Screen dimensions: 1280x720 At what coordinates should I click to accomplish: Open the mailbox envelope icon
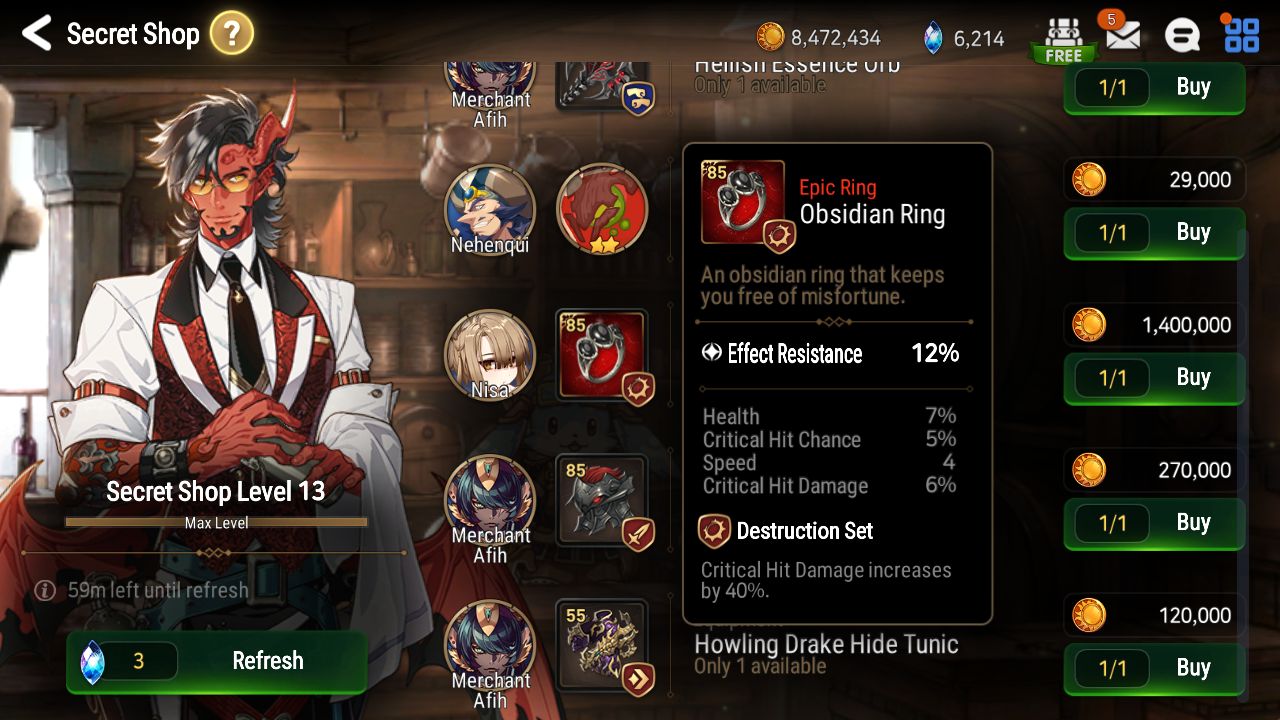pos(1123,36)
